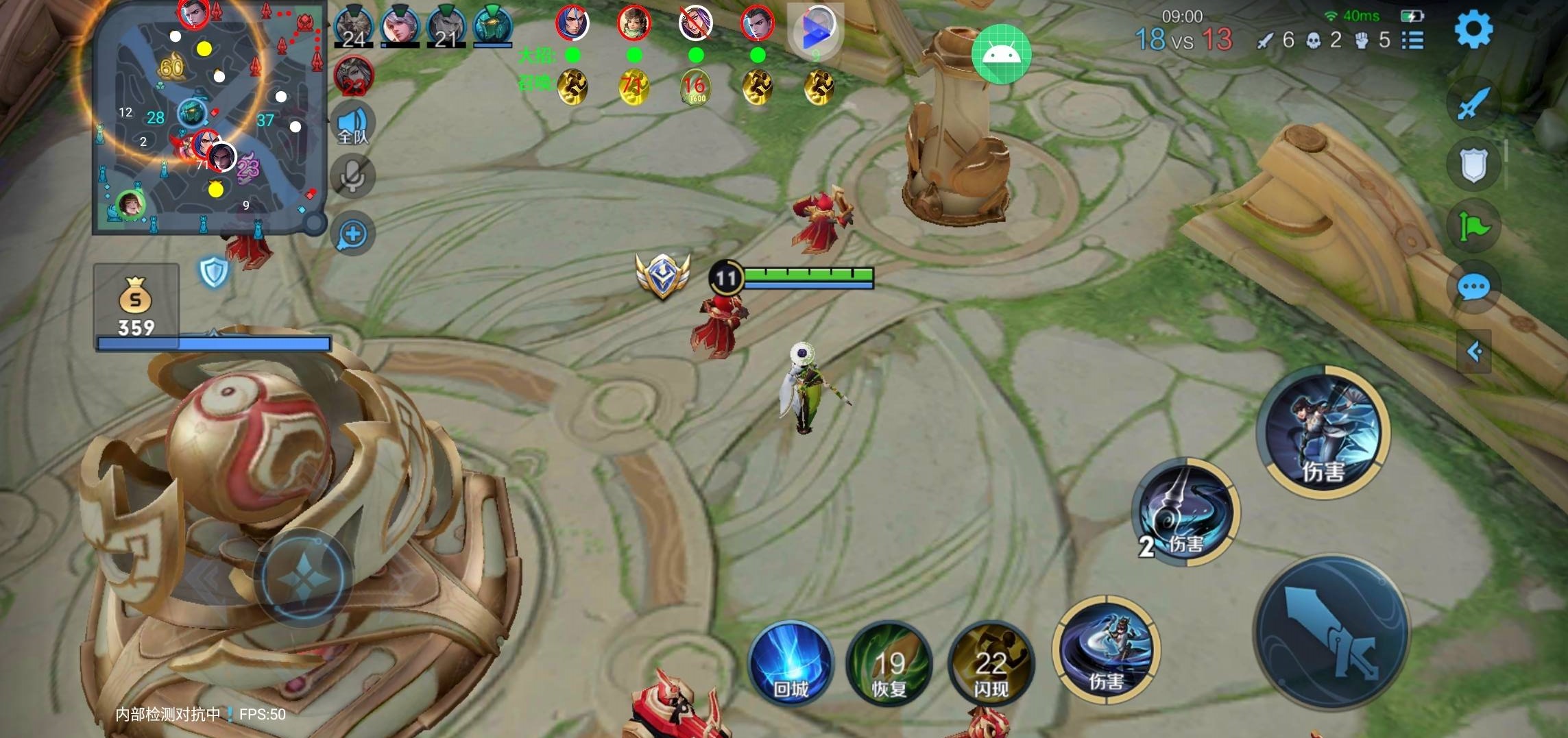Toggle the muted microphone button
This screenshot has height=738, width=1568.
click(x=353, y=177)
